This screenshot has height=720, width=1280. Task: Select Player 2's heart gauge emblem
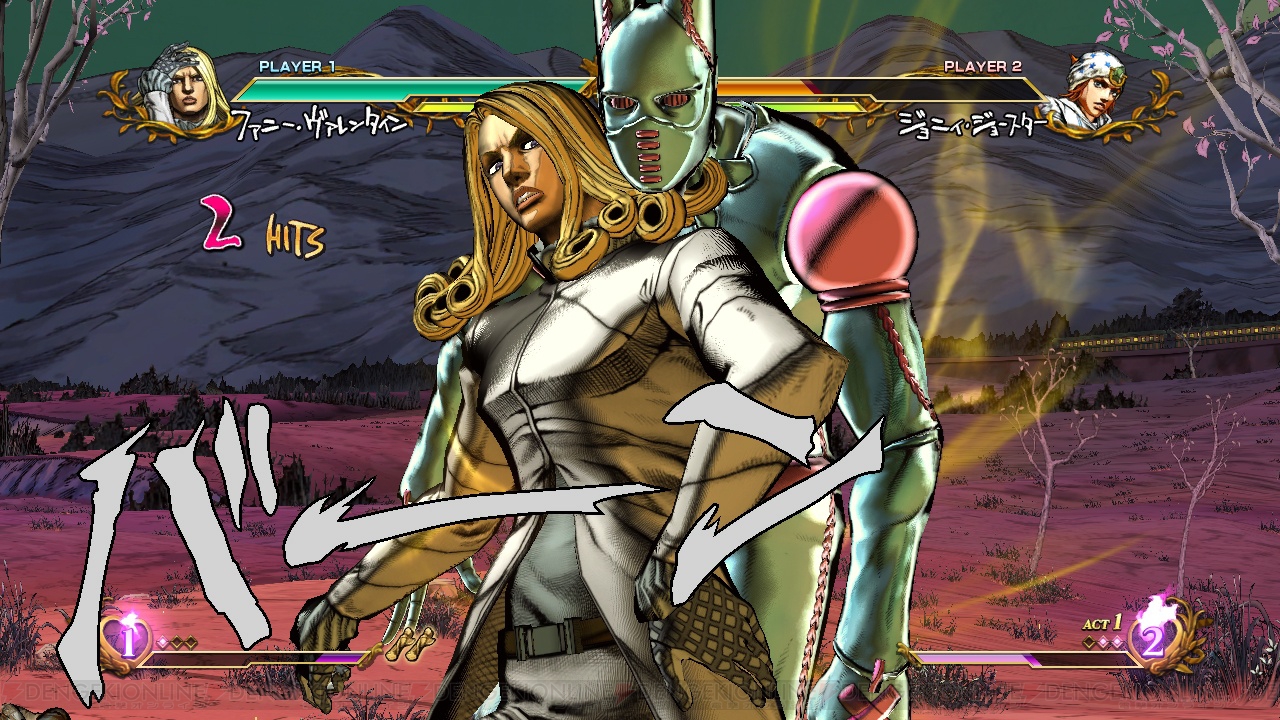(x=1154, y=637)
